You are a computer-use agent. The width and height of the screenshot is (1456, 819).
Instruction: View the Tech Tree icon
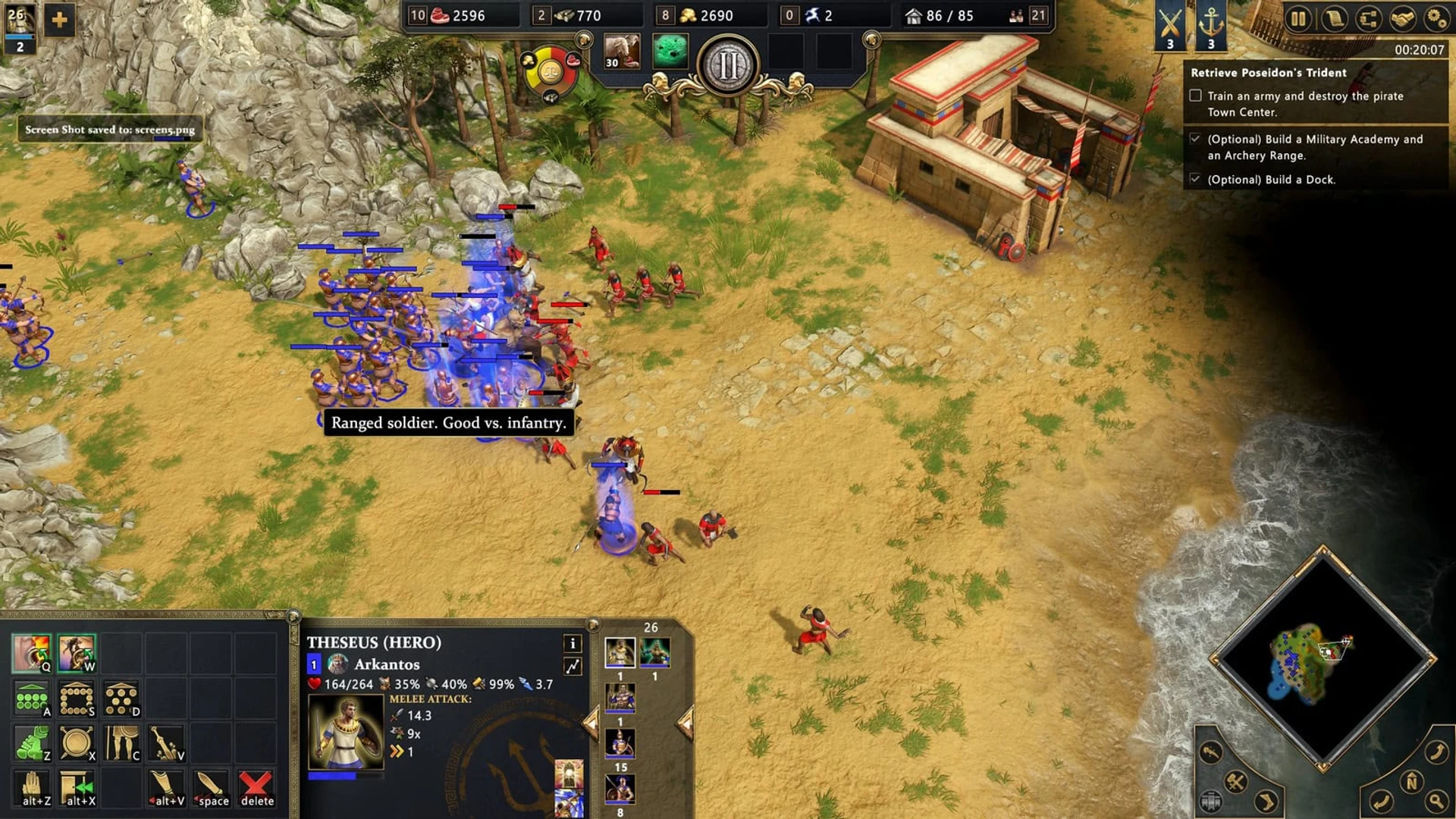[x=1369, y=17]
